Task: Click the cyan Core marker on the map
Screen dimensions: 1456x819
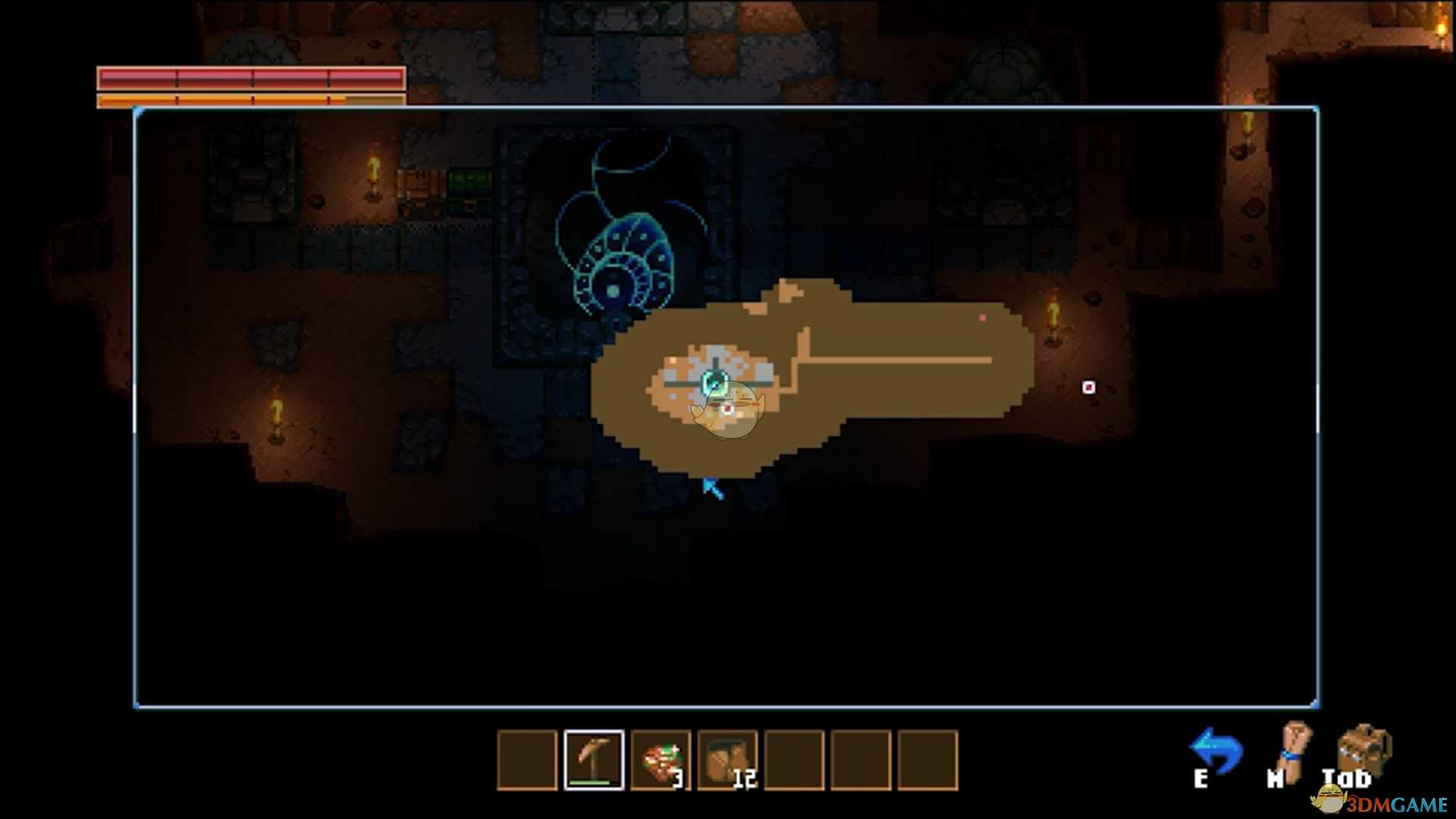Action: (714, 383)
